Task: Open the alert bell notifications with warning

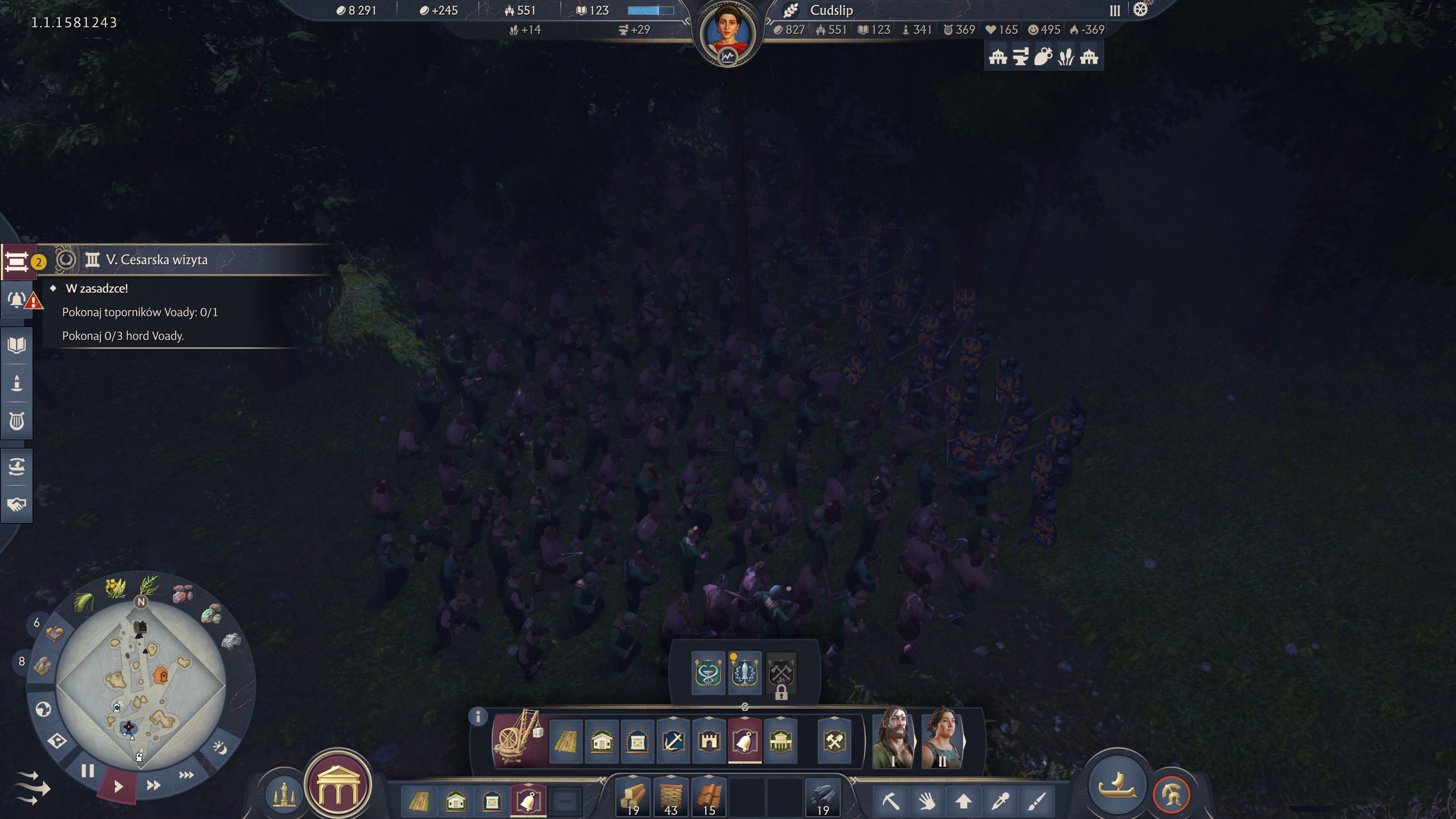Action: [x=18, y=300]
